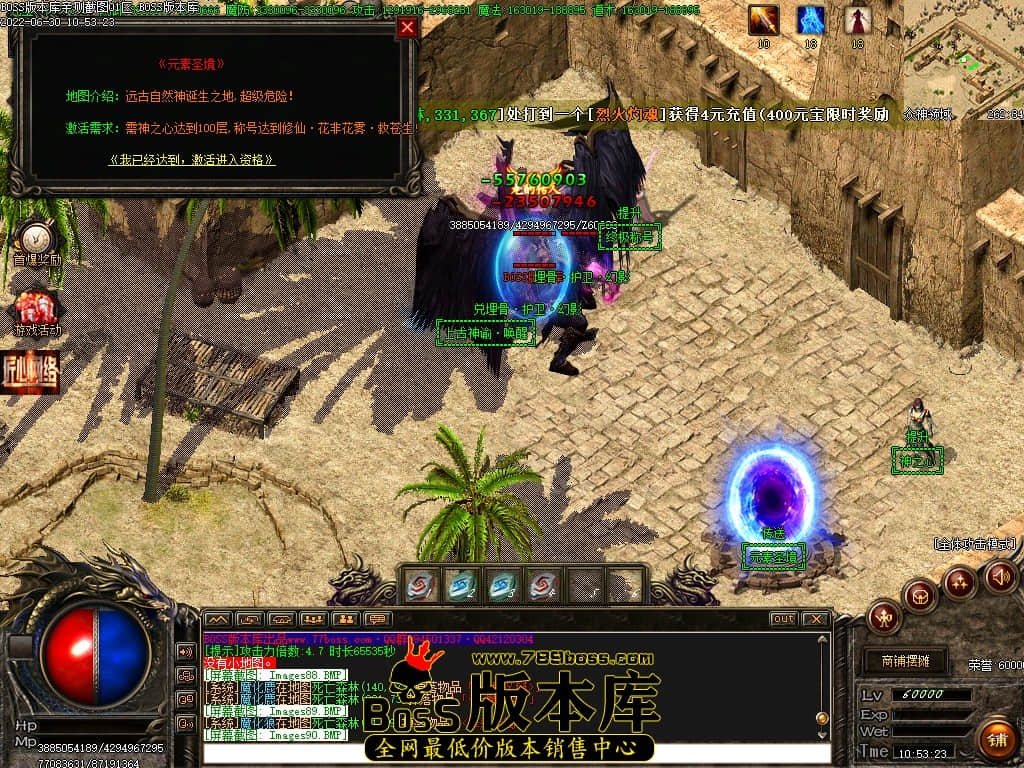Viewport: 1024px width, 768px height.
Task: Use the second blue swirl hotbar slot
Action: pyautogui.click(x=461, y=586)
